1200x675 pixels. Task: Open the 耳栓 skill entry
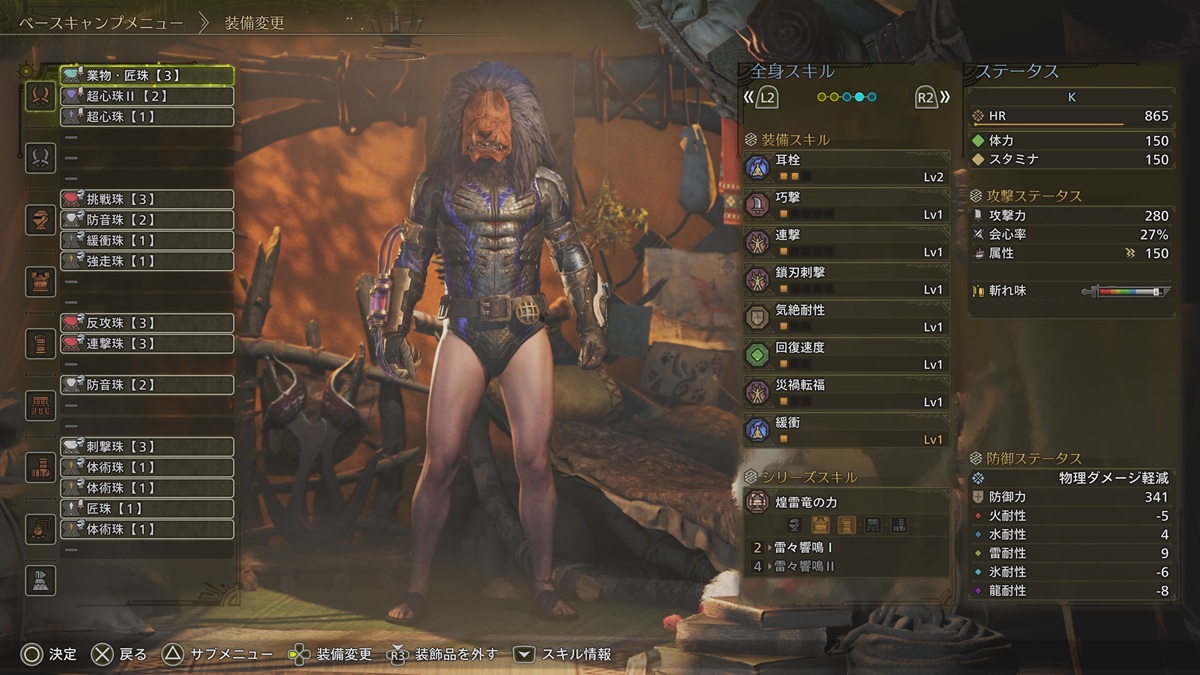coord(847,167)
